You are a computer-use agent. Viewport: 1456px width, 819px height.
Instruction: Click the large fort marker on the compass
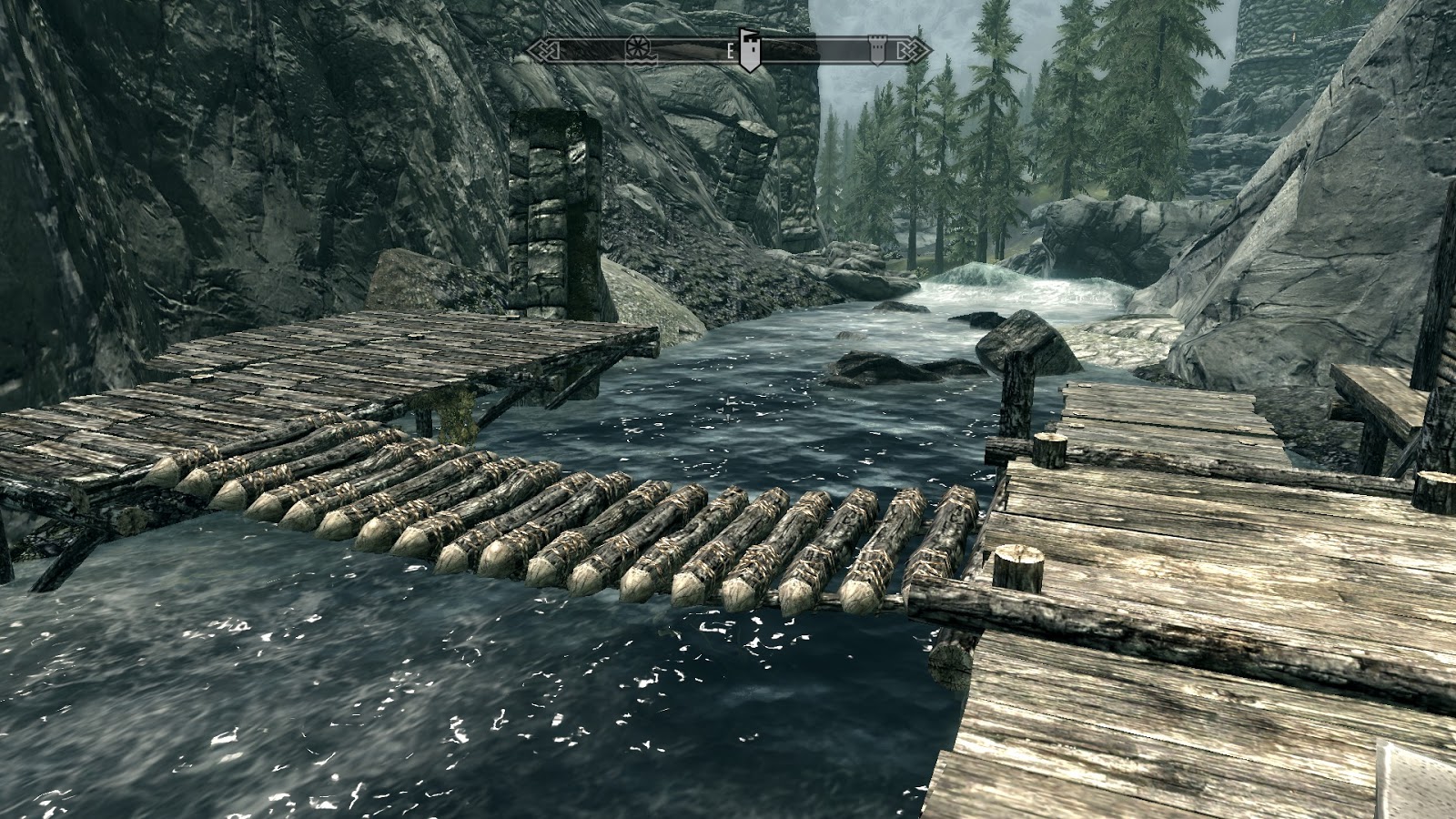pos(750,50)
